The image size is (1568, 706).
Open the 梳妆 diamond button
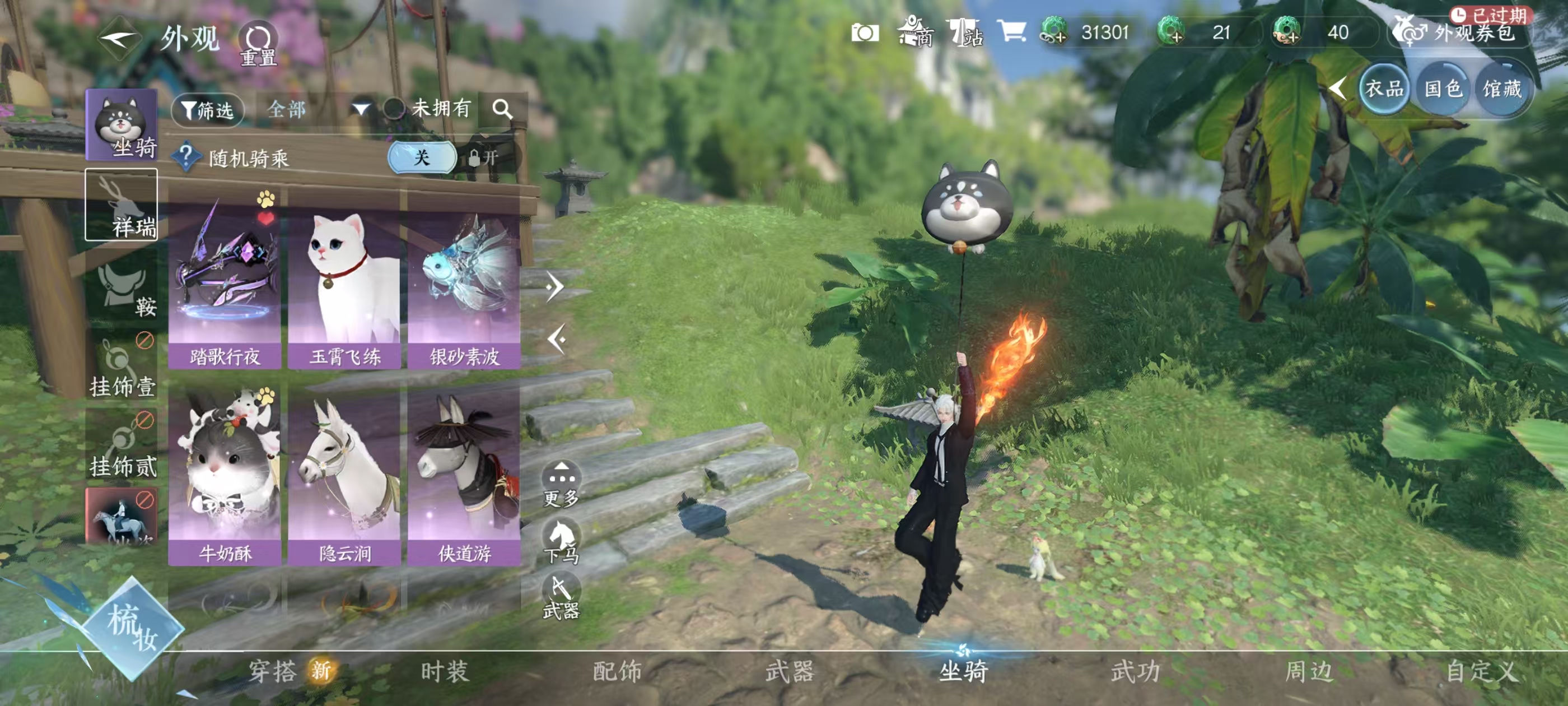tap(132, 628)
